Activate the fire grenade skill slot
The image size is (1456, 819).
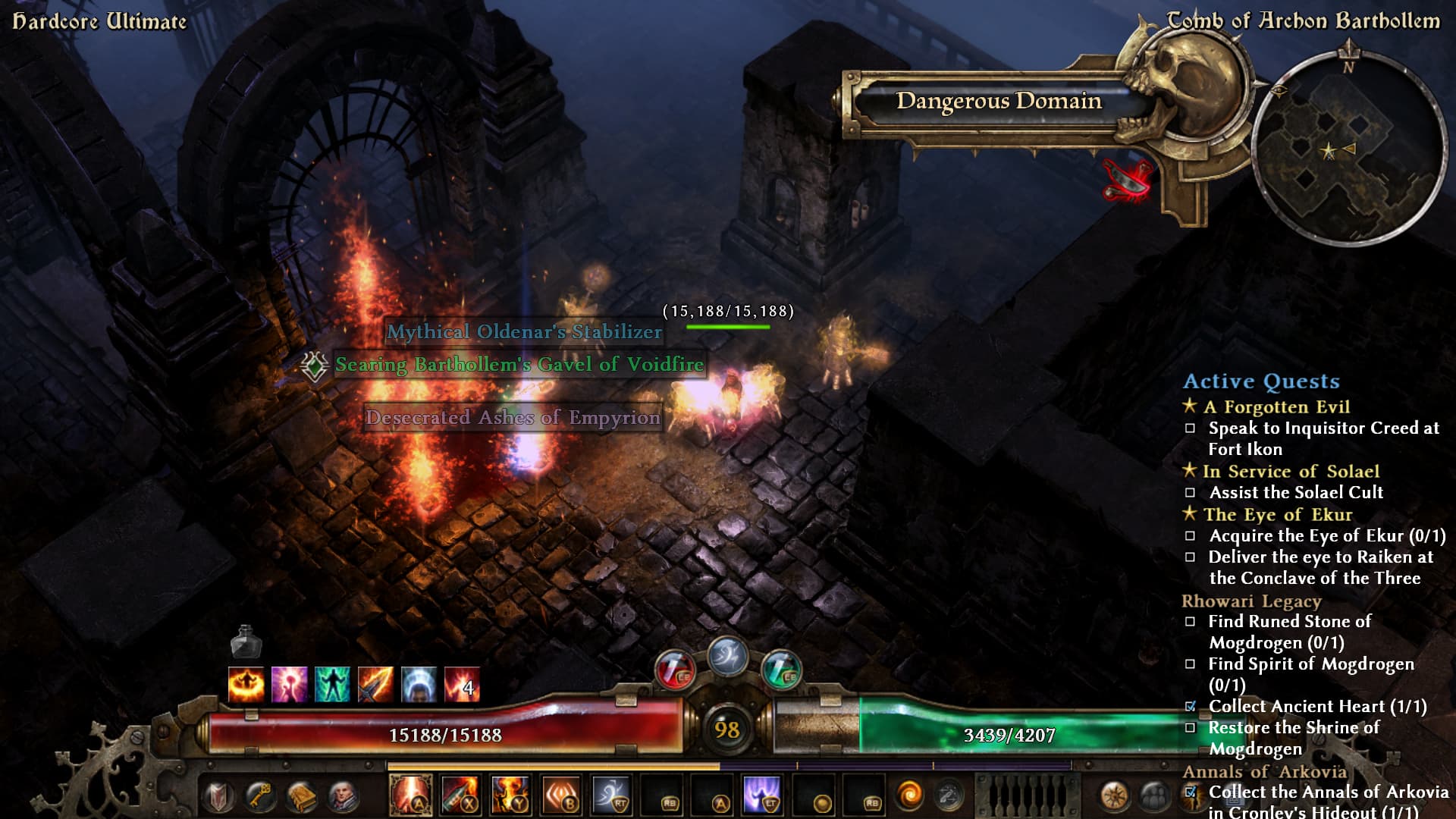(x=460, y=795)
